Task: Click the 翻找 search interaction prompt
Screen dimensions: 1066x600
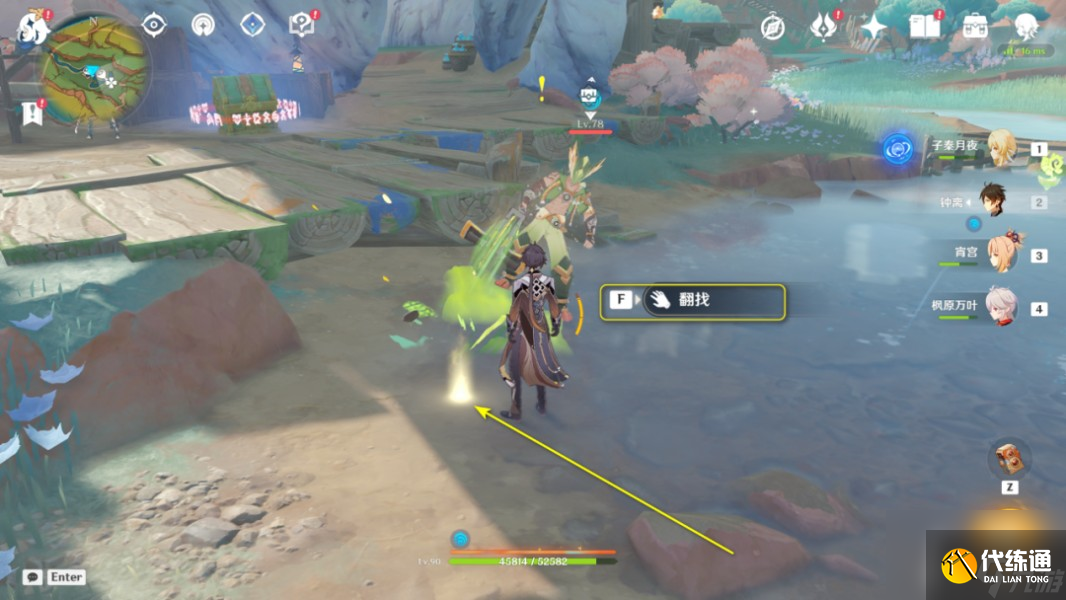Action: (692, 300)
